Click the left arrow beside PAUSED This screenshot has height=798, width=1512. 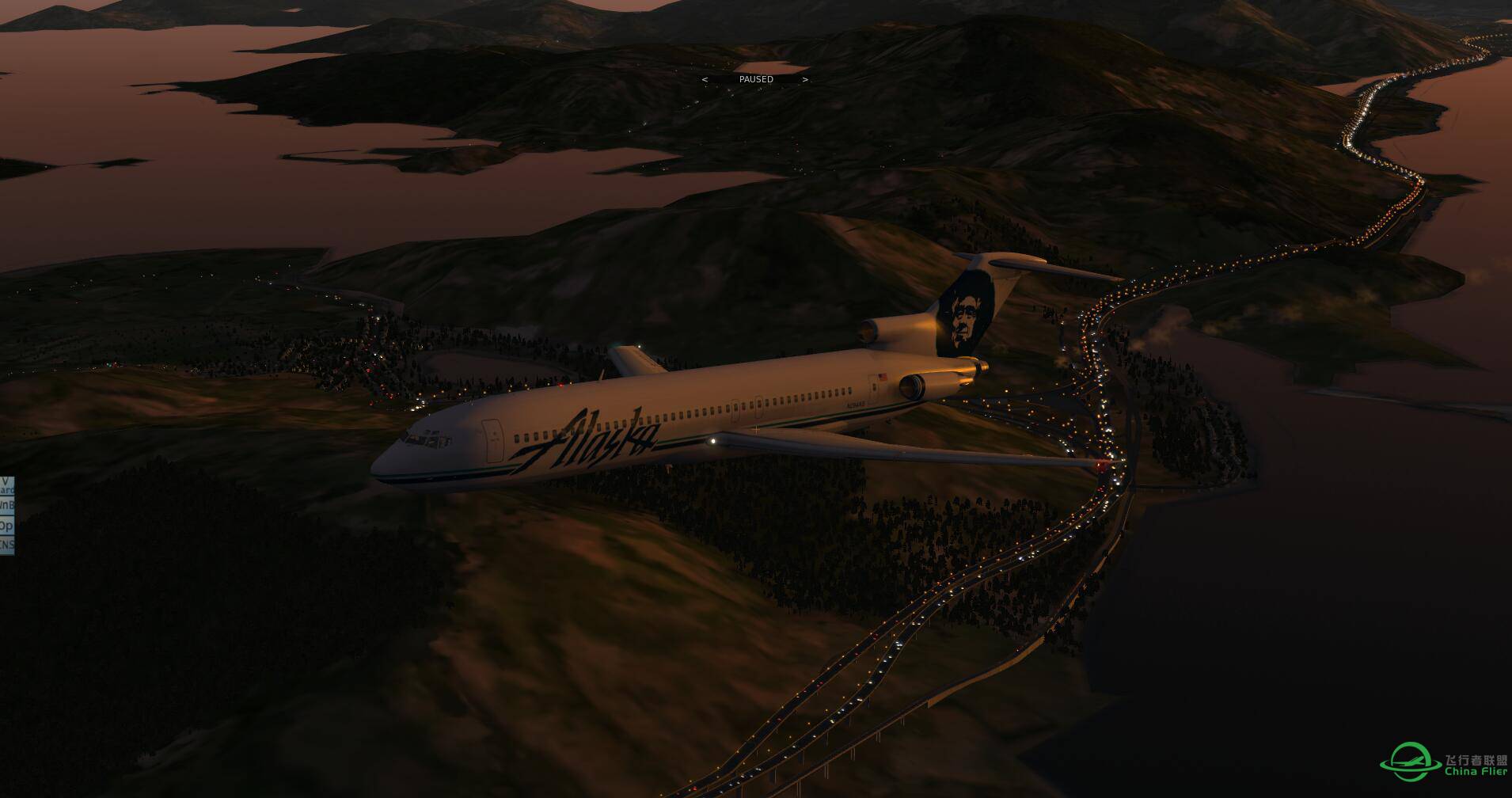pos(705,79)
